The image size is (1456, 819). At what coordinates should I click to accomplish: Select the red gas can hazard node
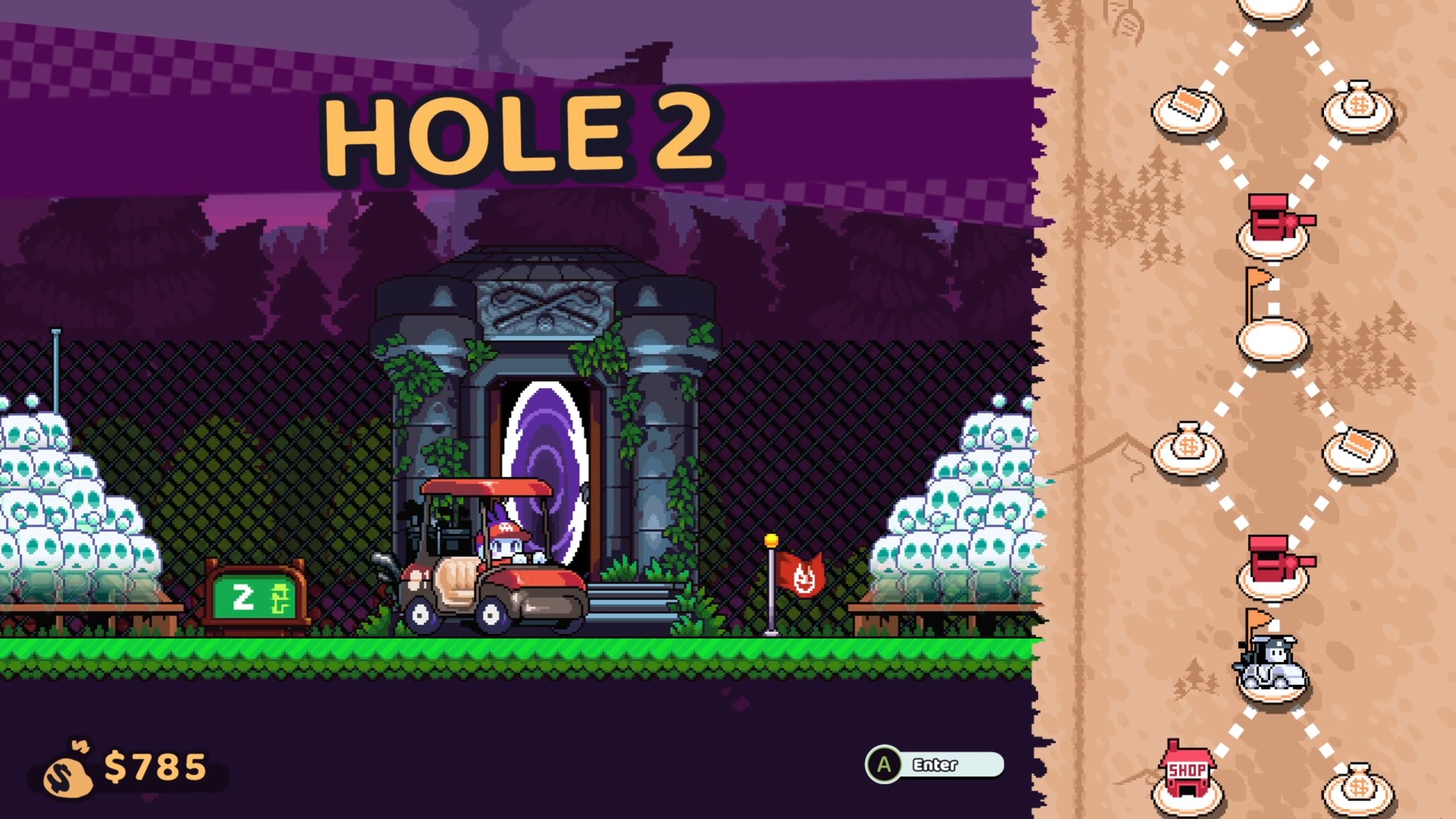click(1272, 226)
